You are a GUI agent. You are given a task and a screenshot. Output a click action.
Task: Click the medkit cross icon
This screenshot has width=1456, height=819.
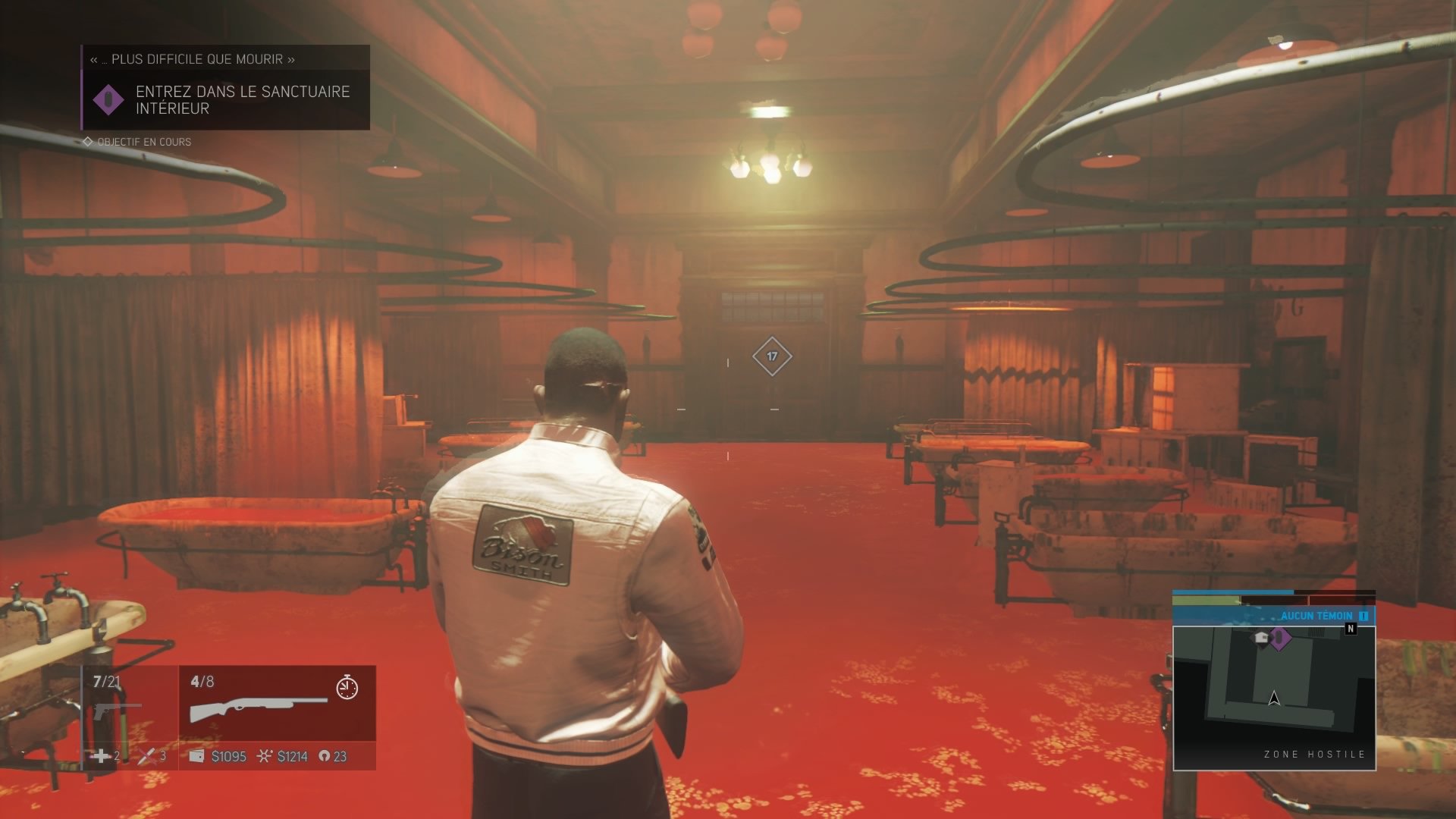(x=99, y=756)
